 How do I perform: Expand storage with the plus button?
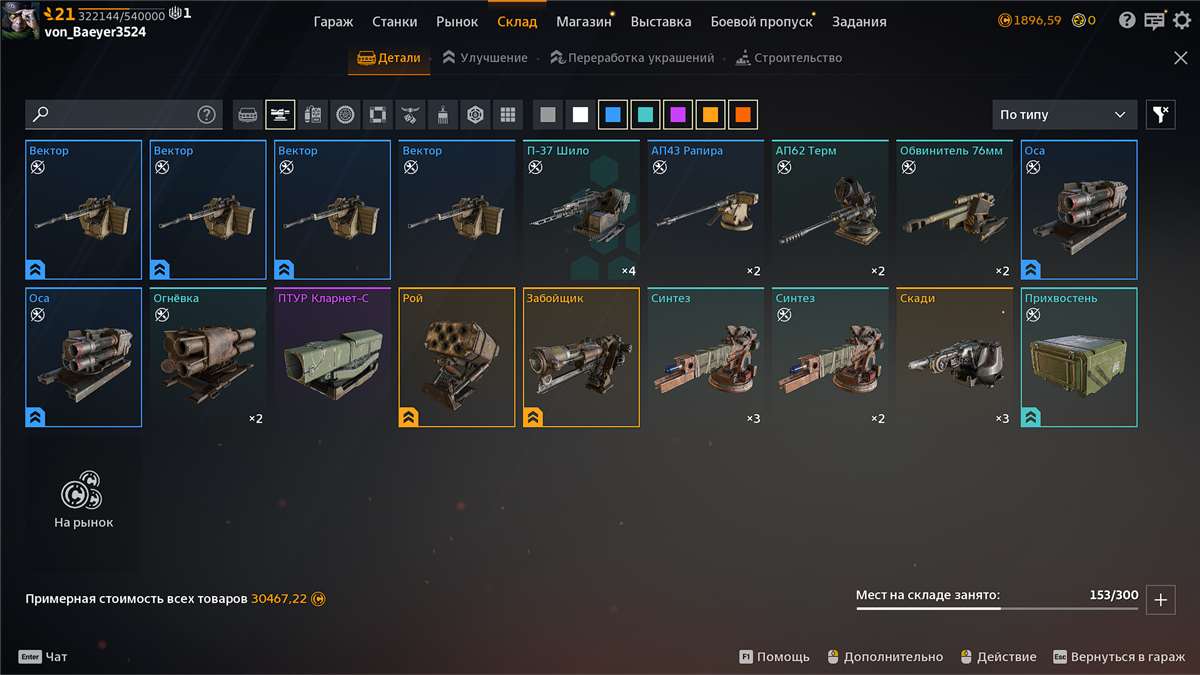(1160, 600)
